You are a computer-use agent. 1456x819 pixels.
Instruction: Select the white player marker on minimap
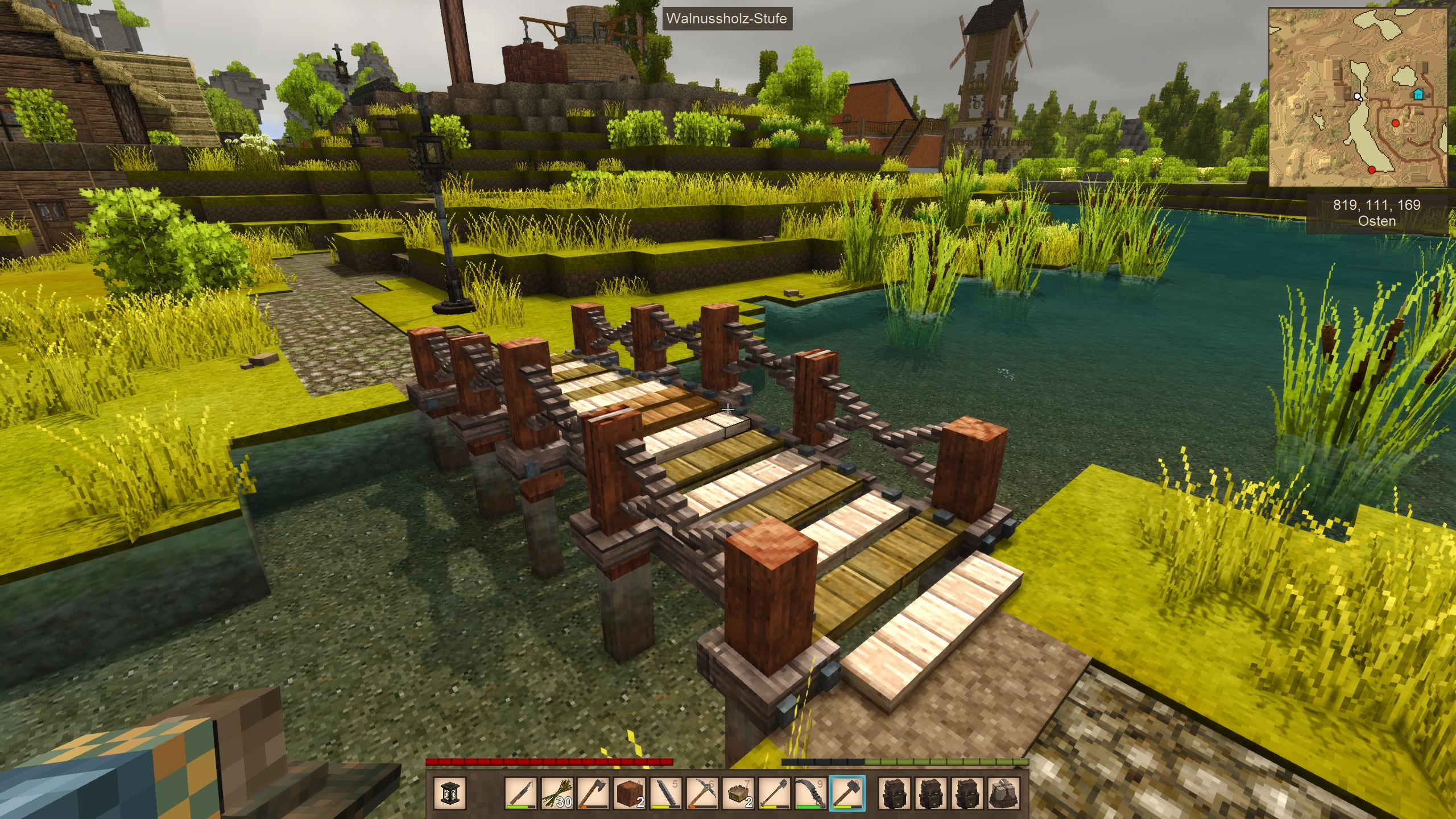point(1358,96)
